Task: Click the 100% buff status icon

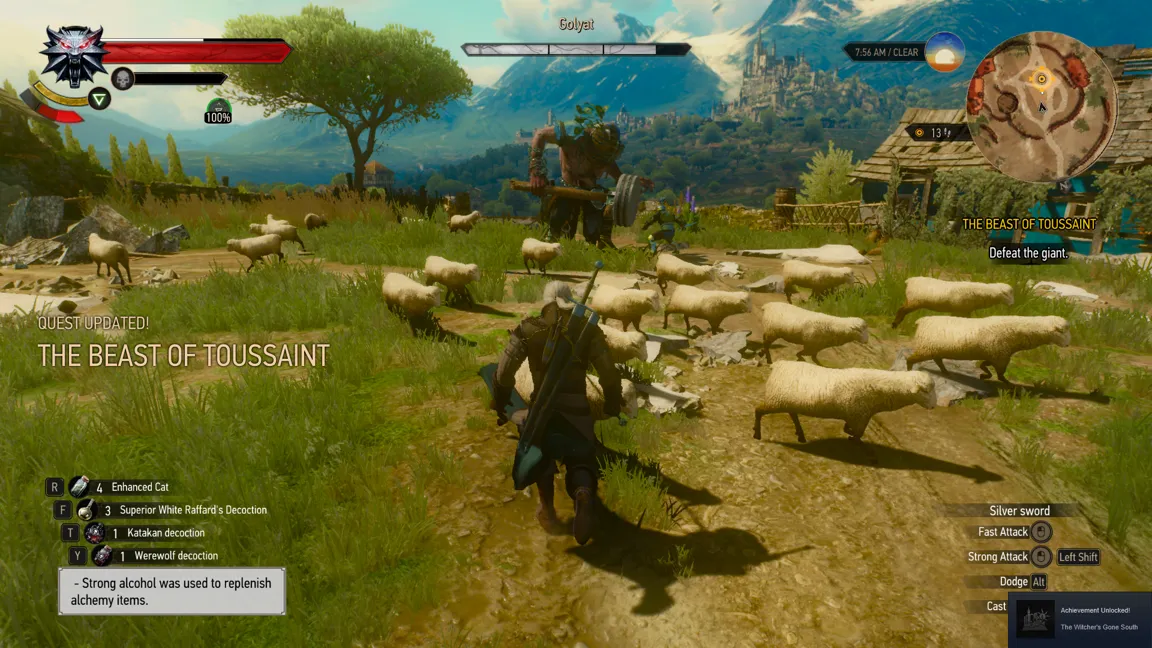Action: click(x=218, y=110)
